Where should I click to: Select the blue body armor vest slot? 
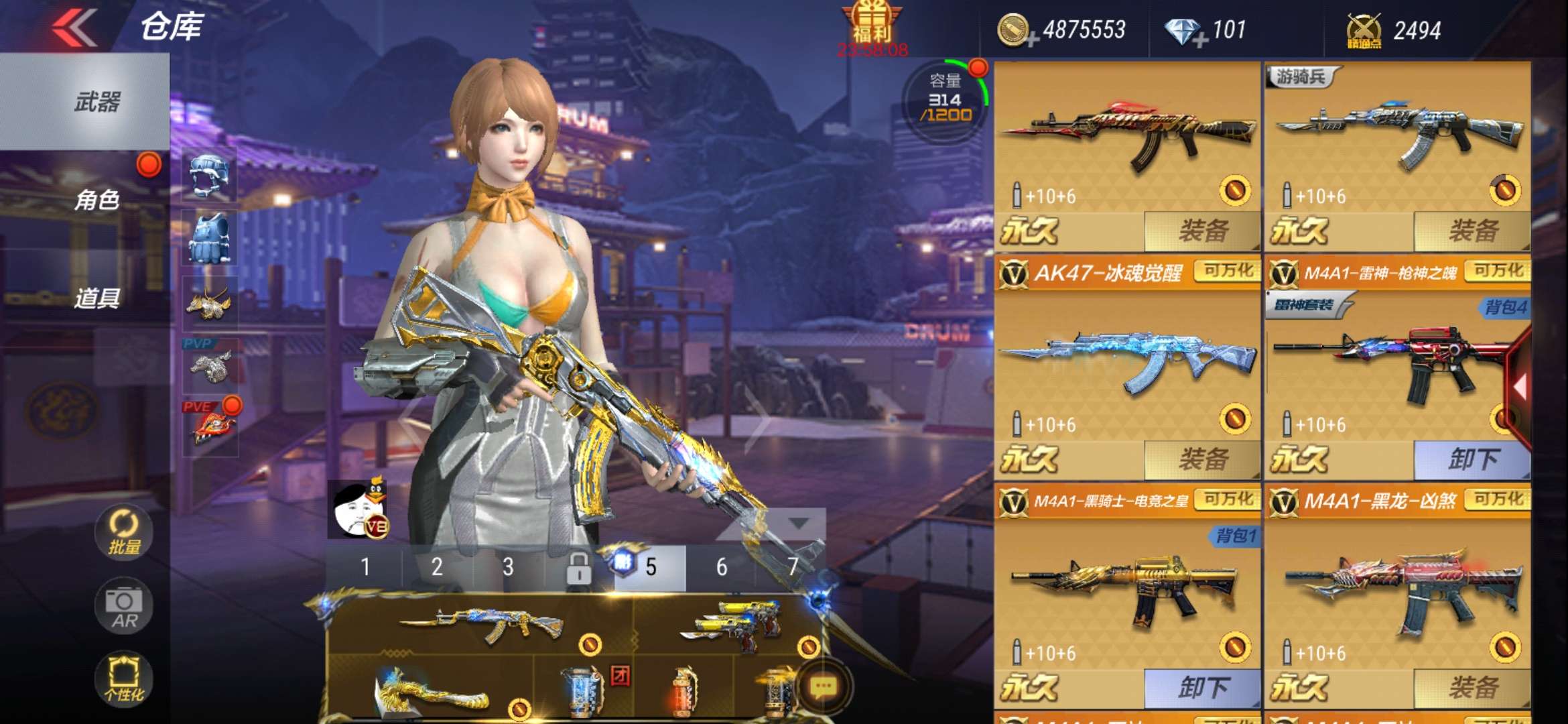210,239
